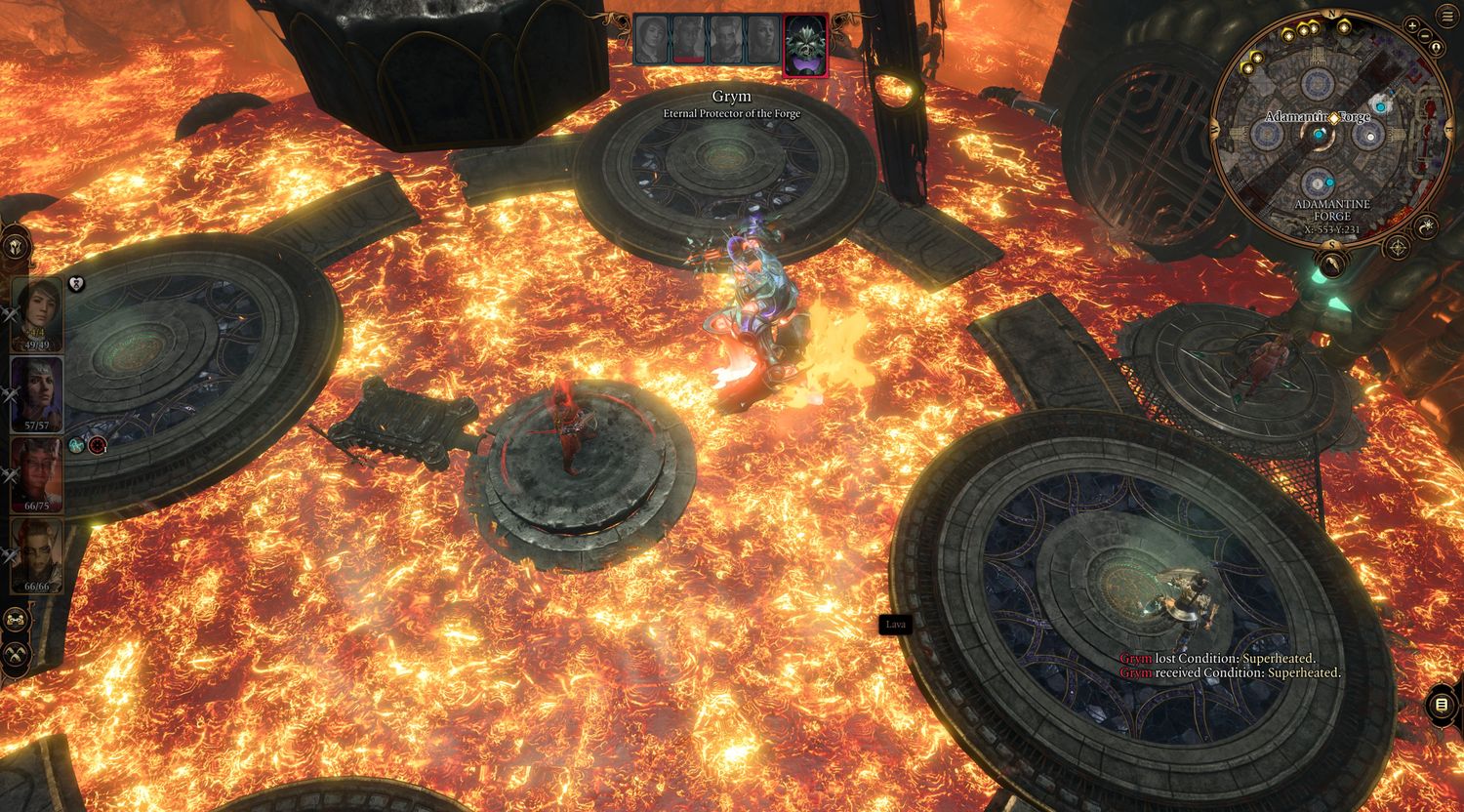Select Grym's portrait in the turn order

(805, 44)
